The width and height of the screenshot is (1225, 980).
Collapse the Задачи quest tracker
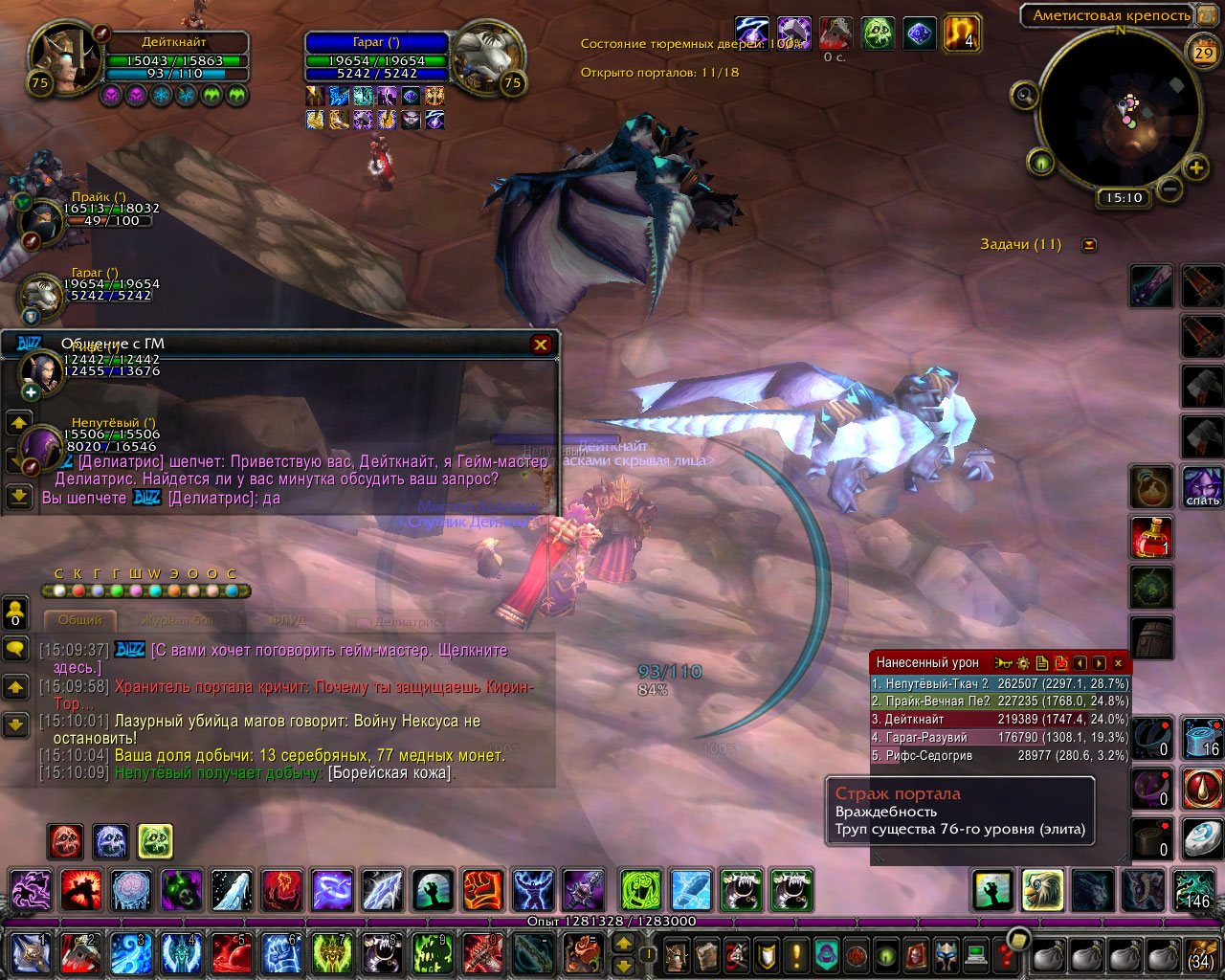(x=1088, y=245)
